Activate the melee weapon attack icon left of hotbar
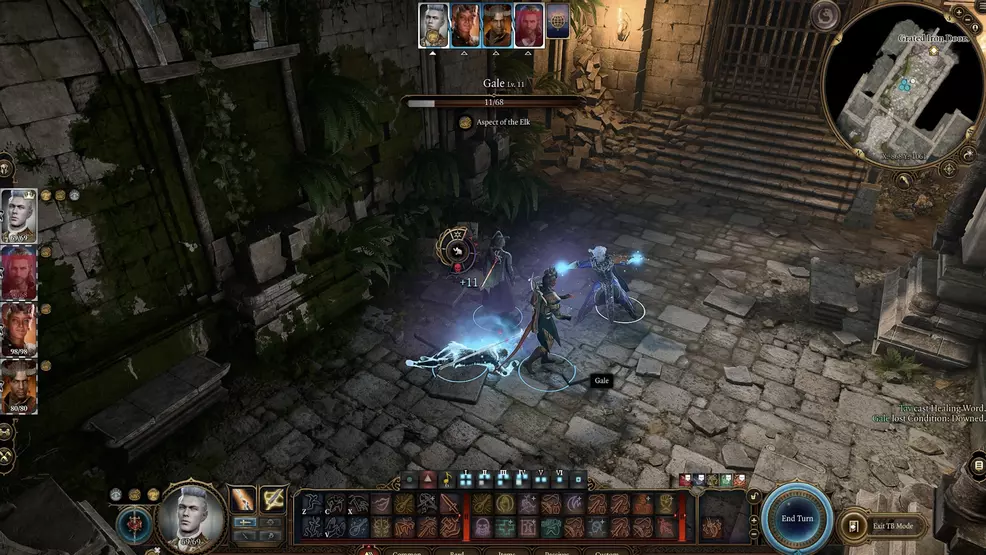Screen dimensions: 986x555 [243, 499]
